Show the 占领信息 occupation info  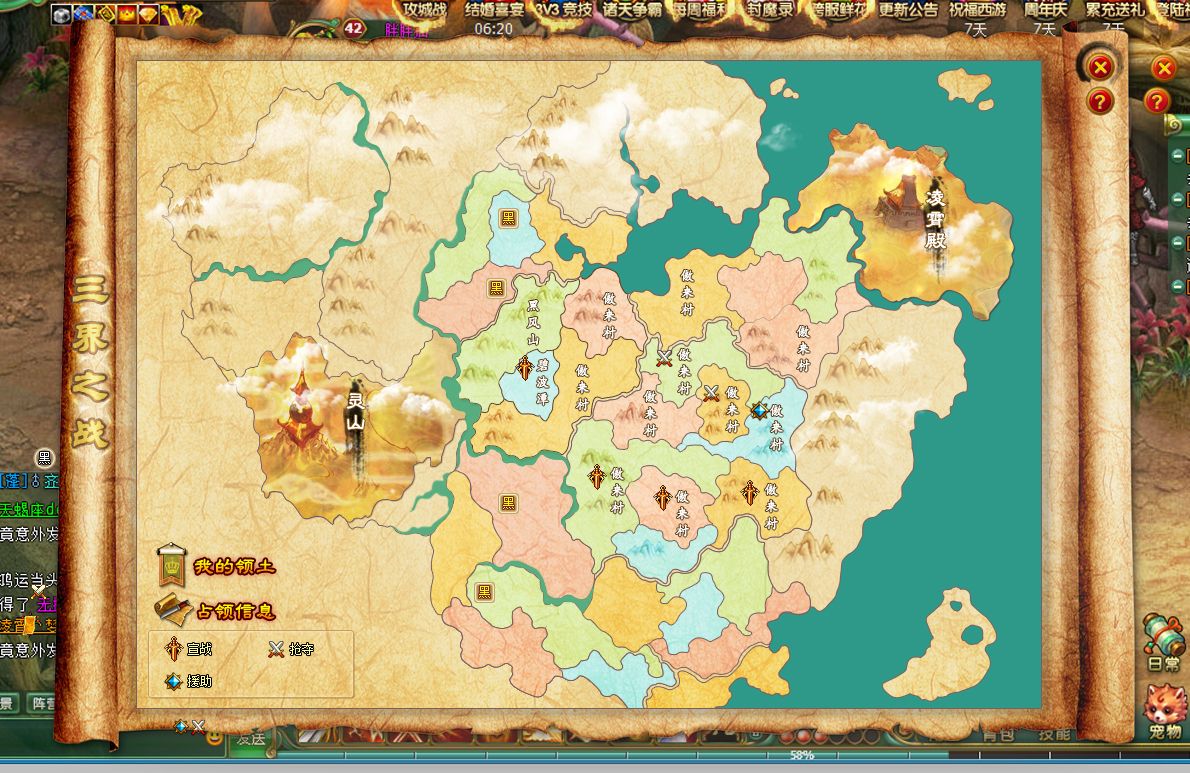[x=216, y=610]
